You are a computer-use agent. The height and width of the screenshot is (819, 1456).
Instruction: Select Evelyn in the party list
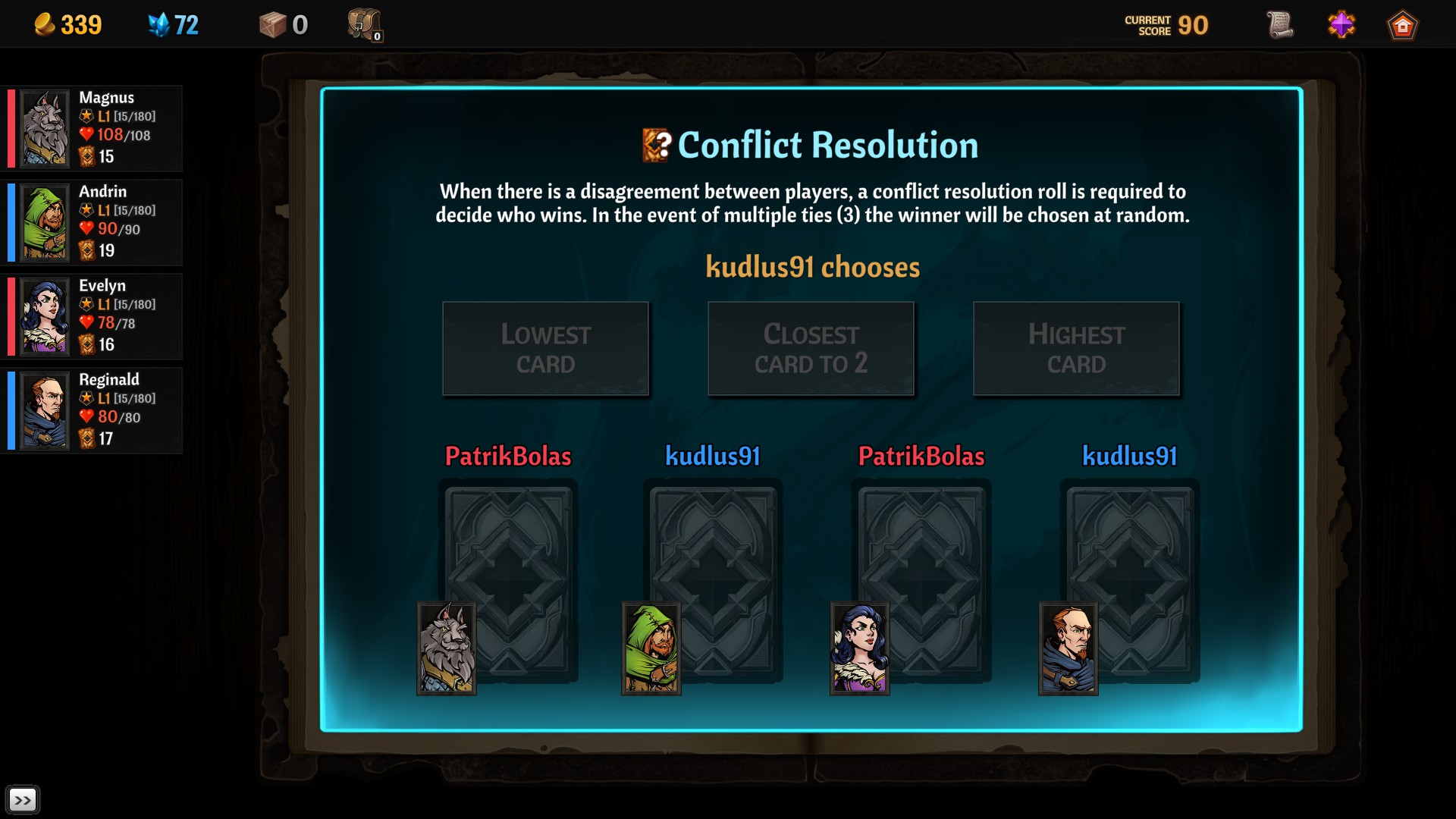[x=93, y=315]
